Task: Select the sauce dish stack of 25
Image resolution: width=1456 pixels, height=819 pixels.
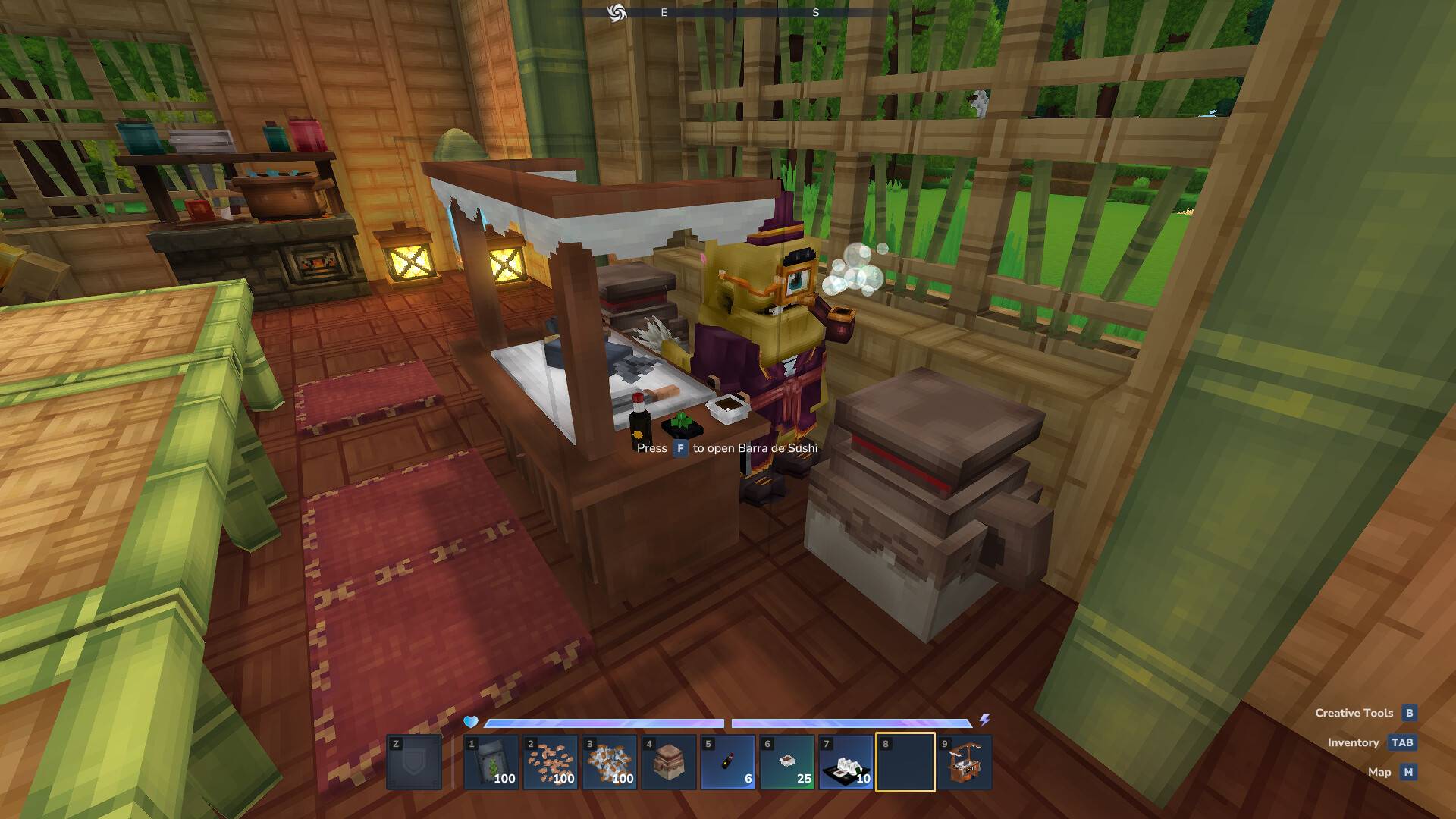Action: click(x=787, y=762)
